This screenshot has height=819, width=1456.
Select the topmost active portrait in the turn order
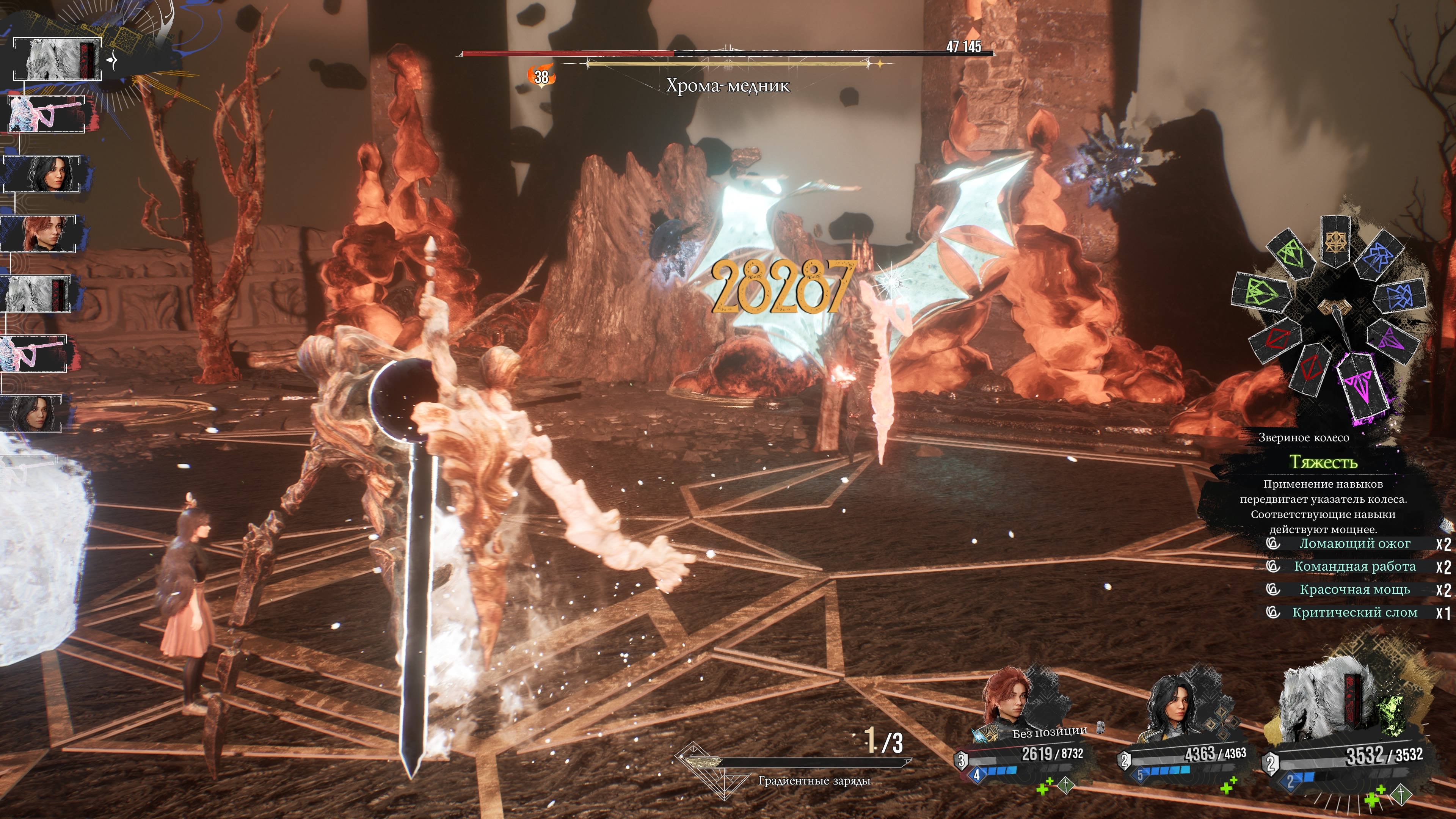coord(56,59)
